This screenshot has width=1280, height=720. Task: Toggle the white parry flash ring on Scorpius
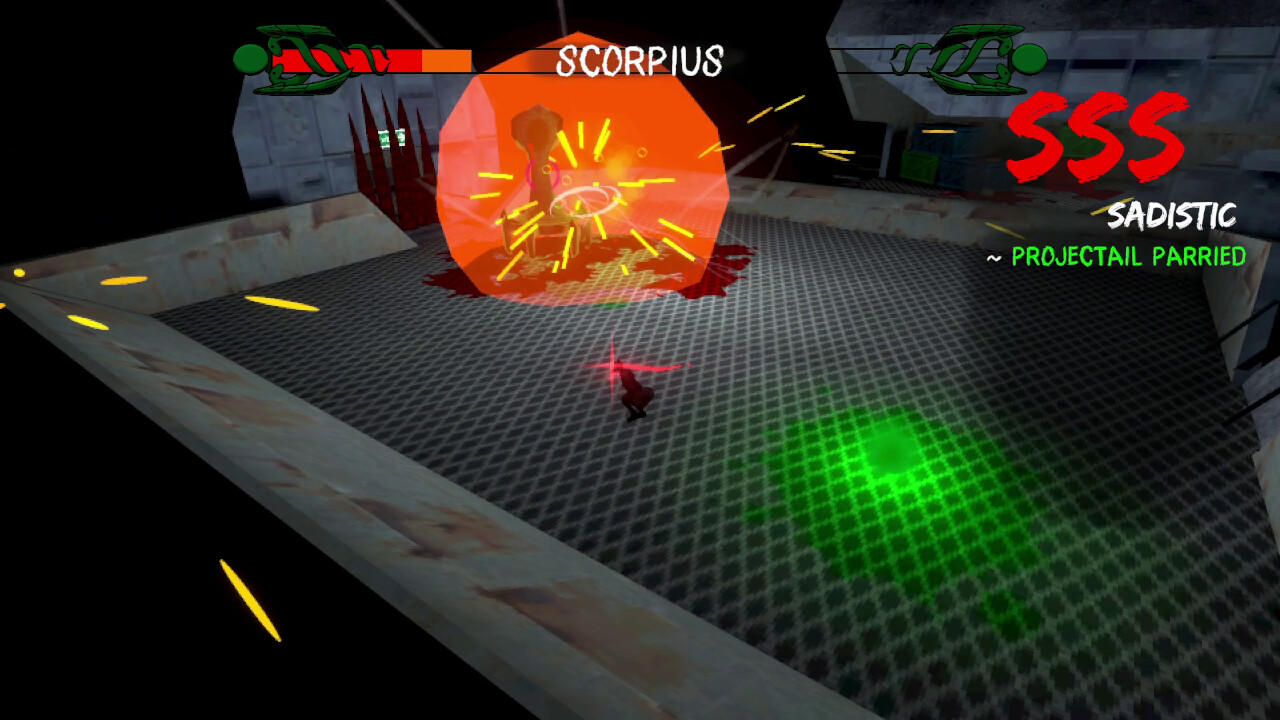coord(585,200)
